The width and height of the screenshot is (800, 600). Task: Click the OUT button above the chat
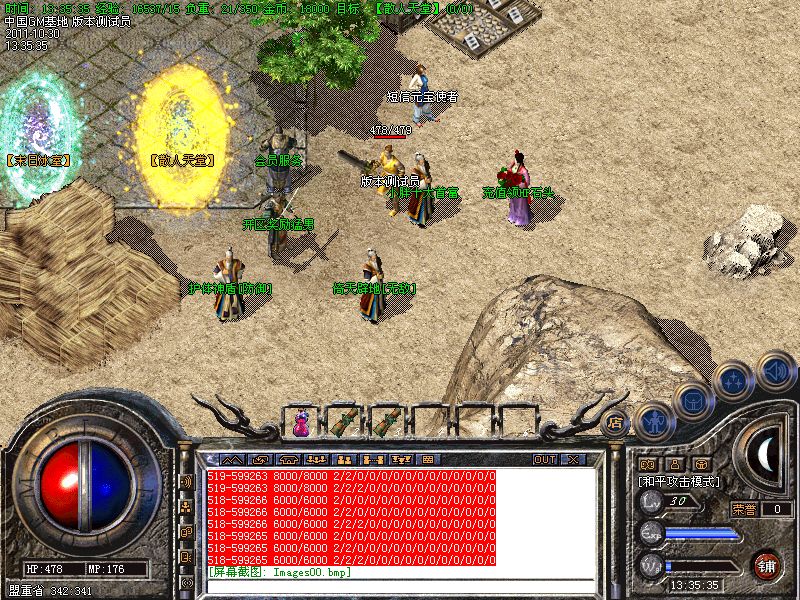[544, 459]
